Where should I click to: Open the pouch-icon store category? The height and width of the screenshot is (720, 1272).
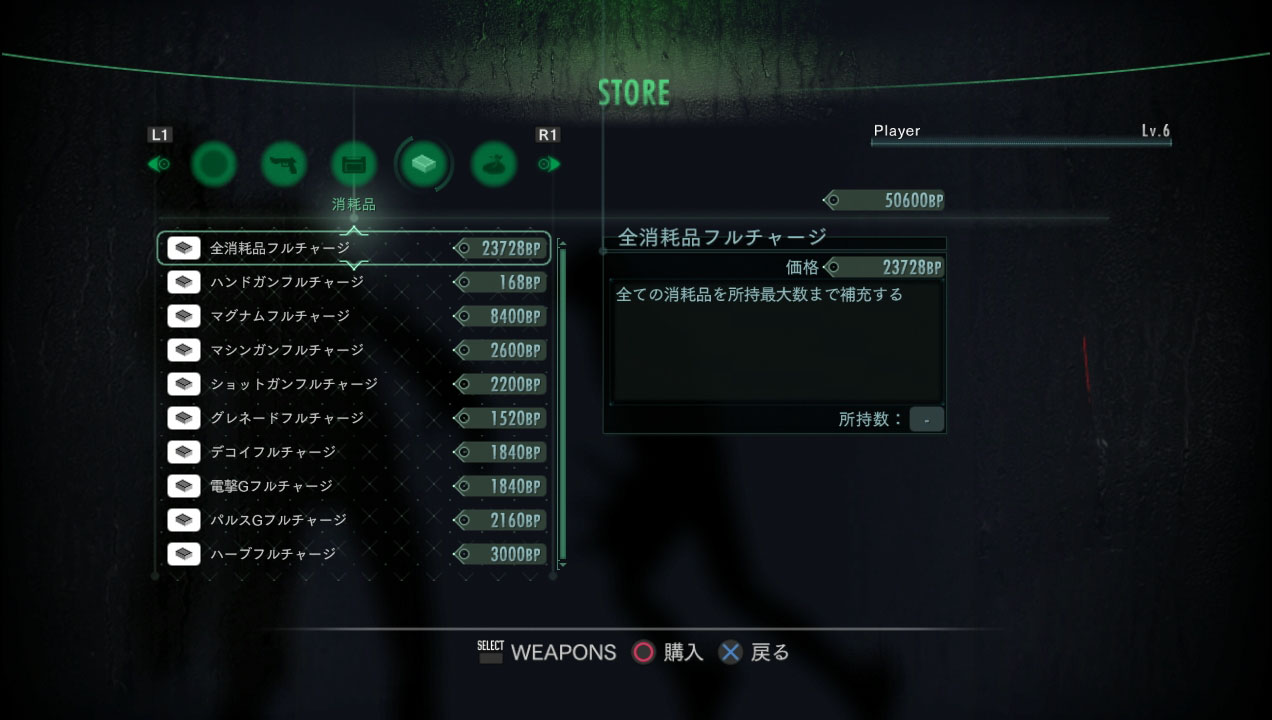point(494,164)
